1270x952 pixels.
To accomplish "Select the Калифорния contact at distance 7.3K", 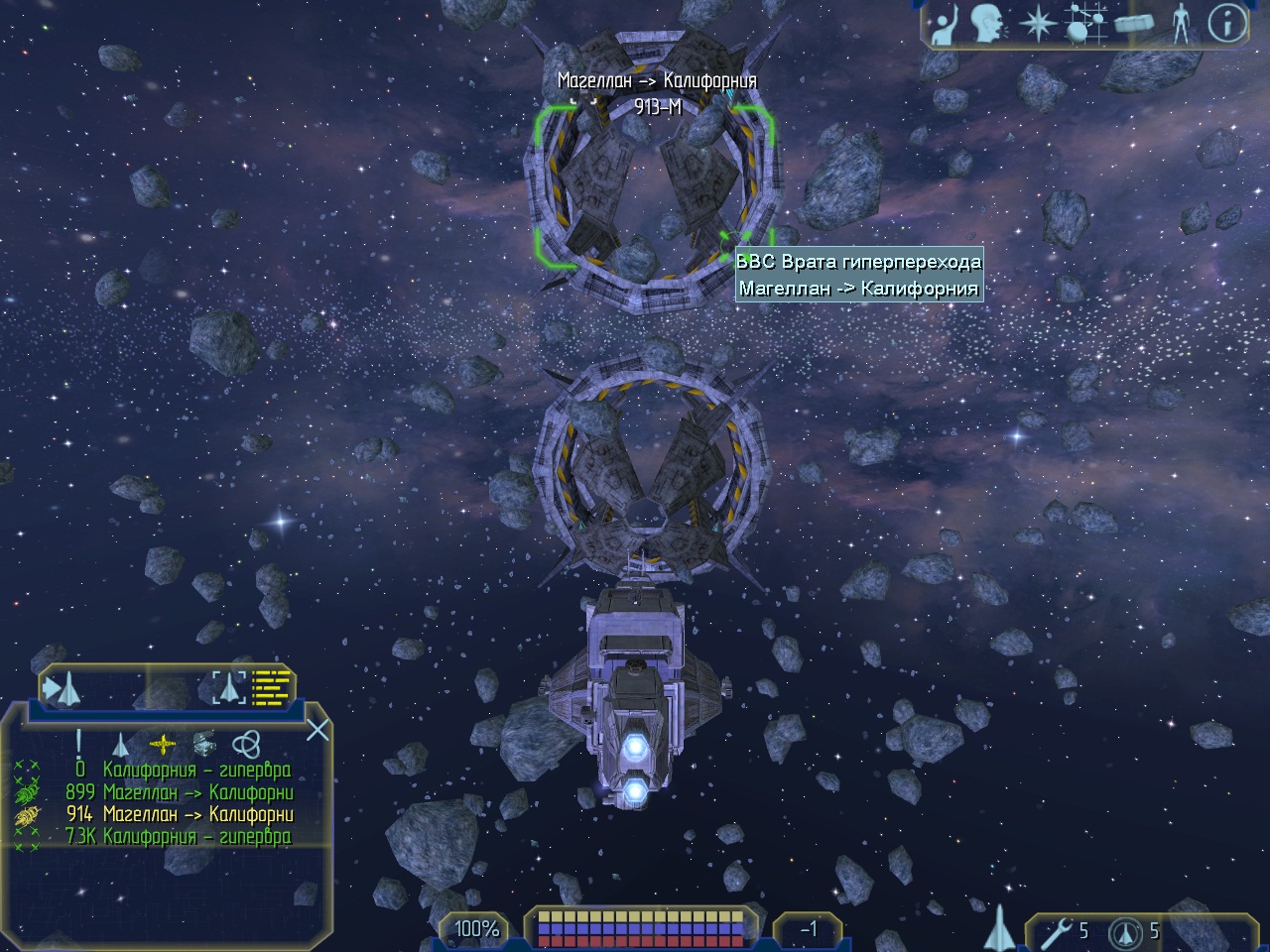I will [x=179, y=836].
